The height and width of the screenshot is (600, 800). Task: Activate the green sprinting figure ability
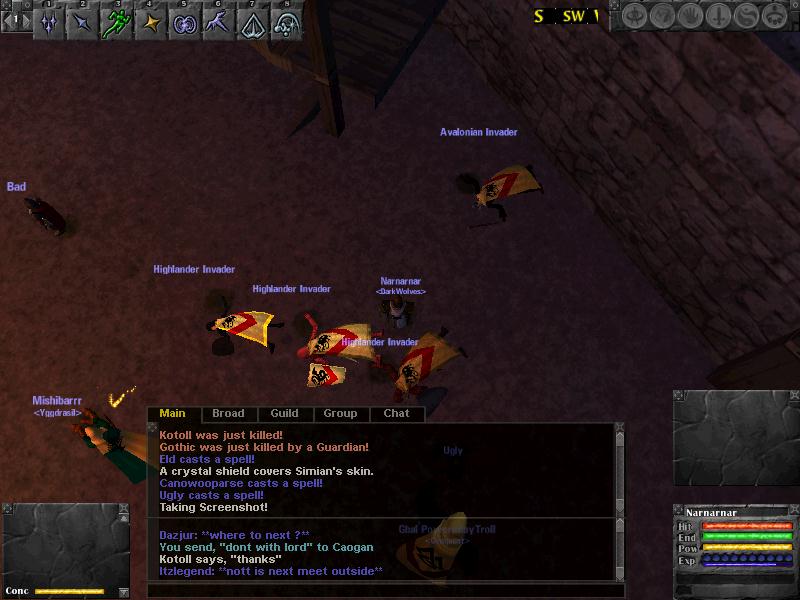tap(117, 23)
